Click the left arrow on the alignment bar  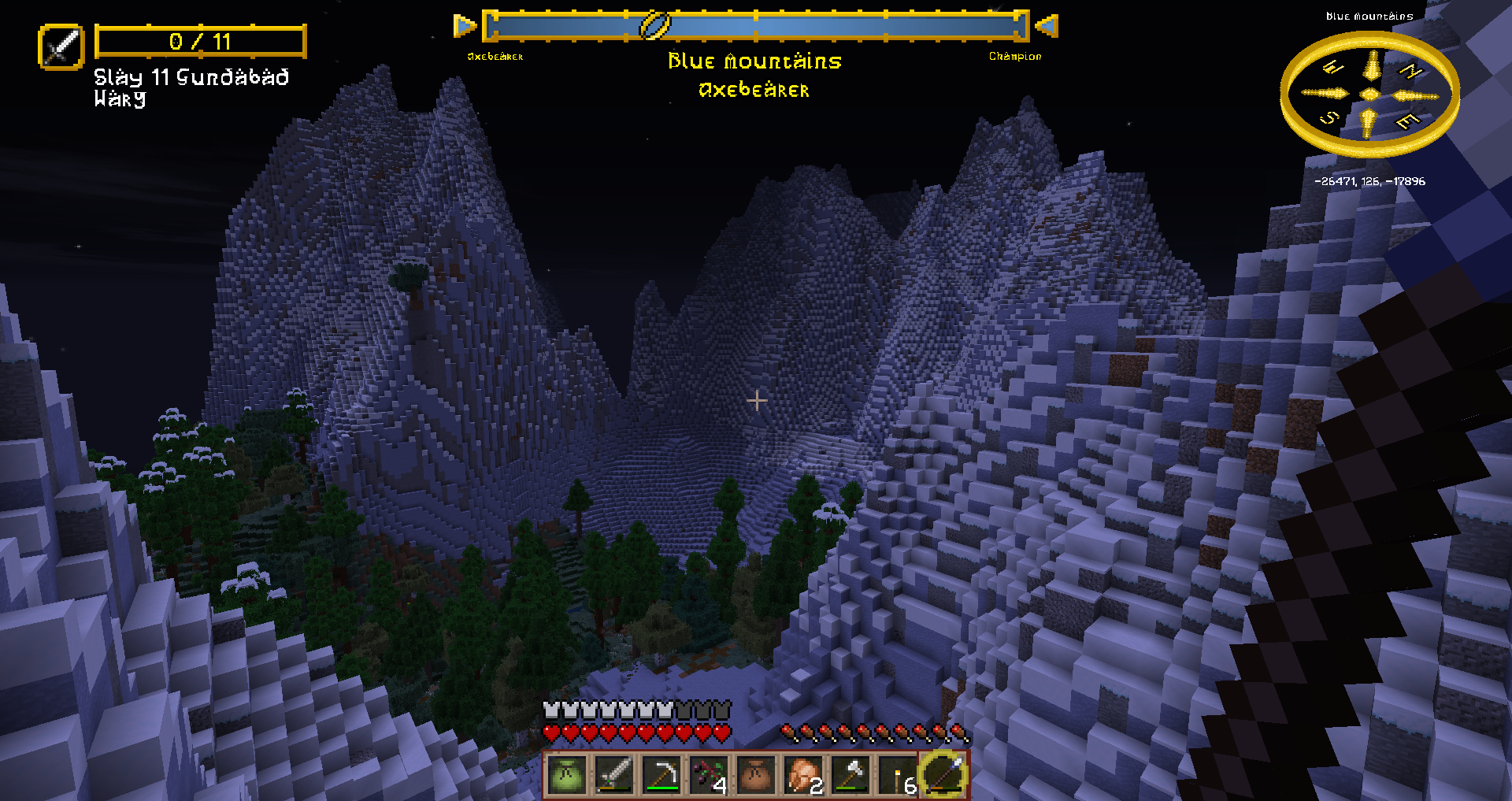pyautogui.click(x=465, y=26)
